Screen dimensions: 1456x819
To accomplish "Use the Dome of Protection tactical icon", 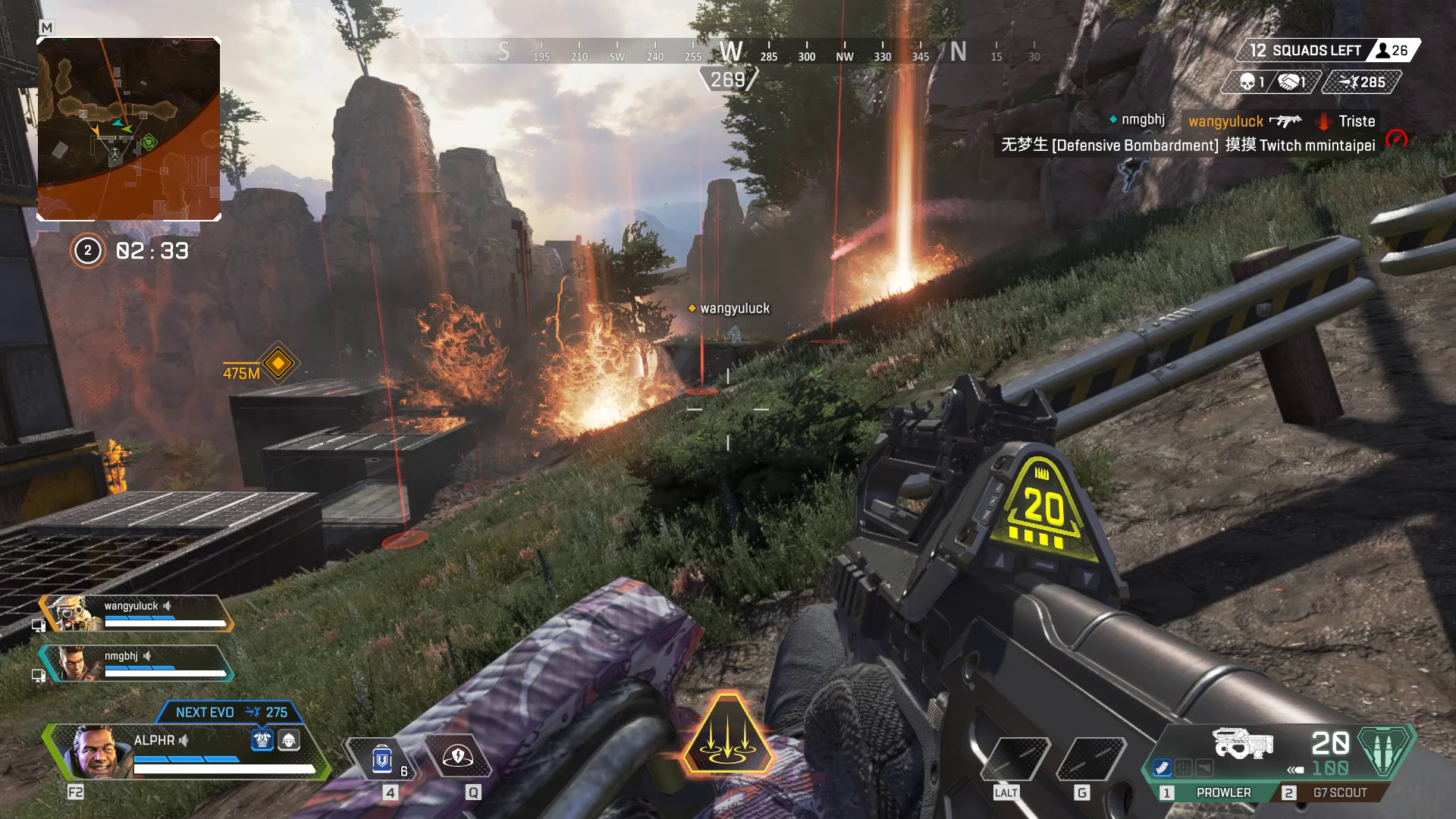I will tap(457, 757).
